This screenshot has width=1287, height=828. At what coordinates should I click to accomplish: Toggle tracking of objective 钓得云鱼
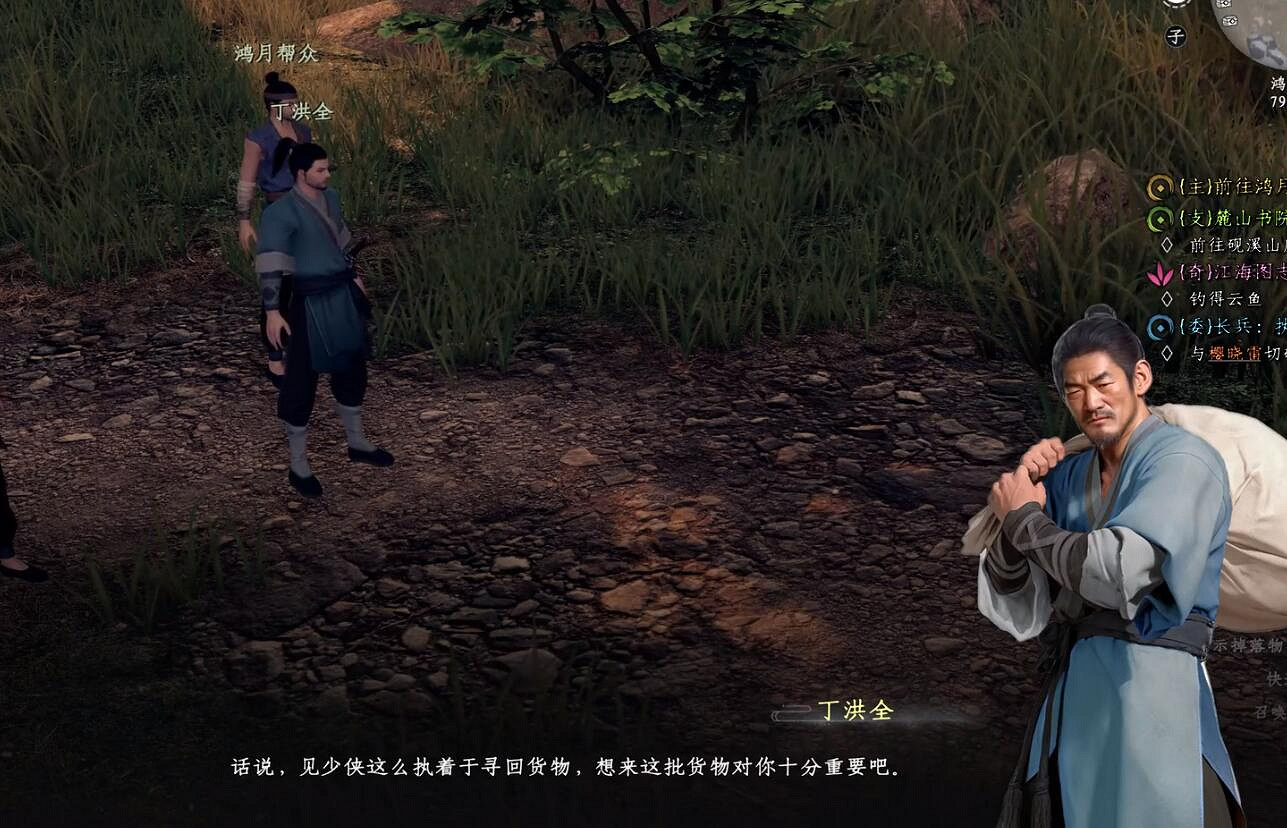[1168, 298]
